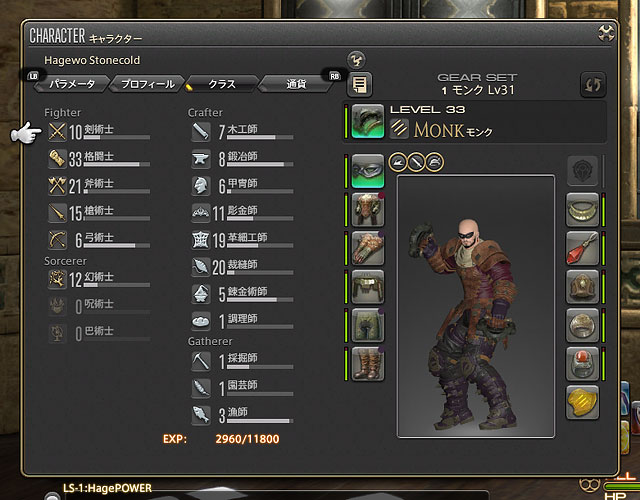Open the gear set list button
Image resolution: width=640 pixels, height=500 pixels.
coord(359,84)
